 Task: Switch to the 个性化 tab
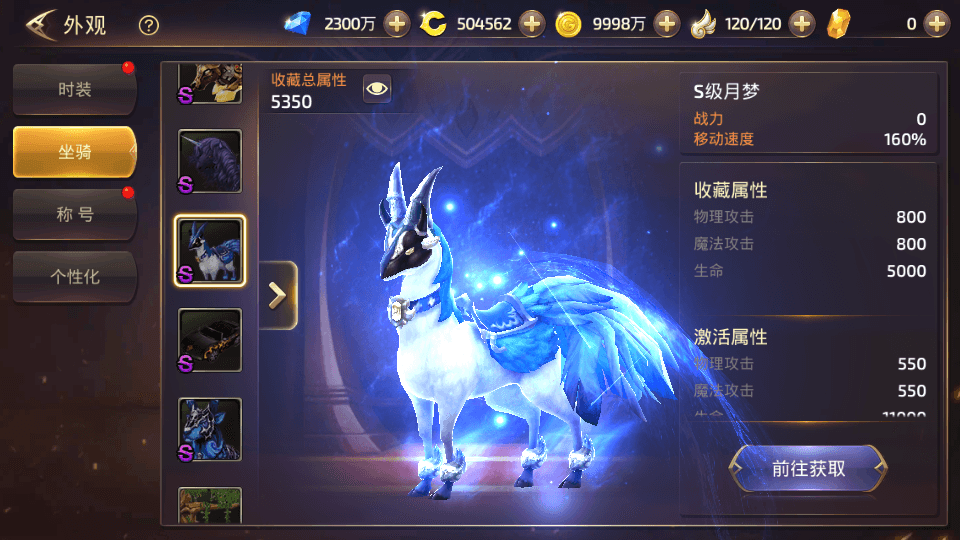74,276
